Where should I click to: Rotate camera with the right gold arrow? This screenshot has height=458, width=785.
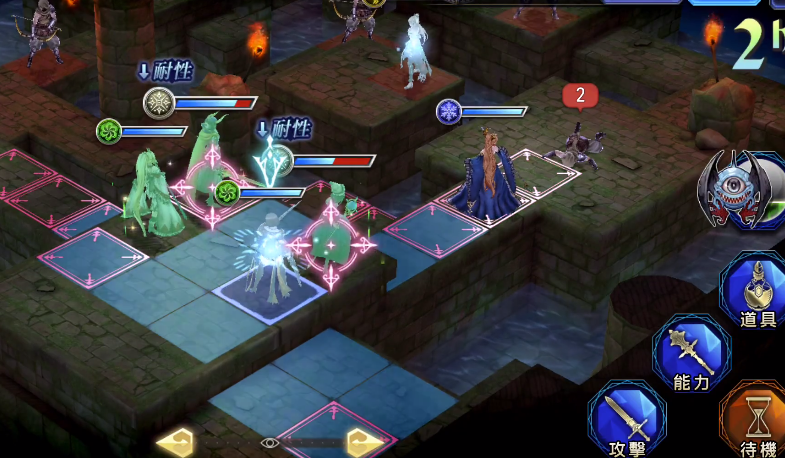click(361, 441)
